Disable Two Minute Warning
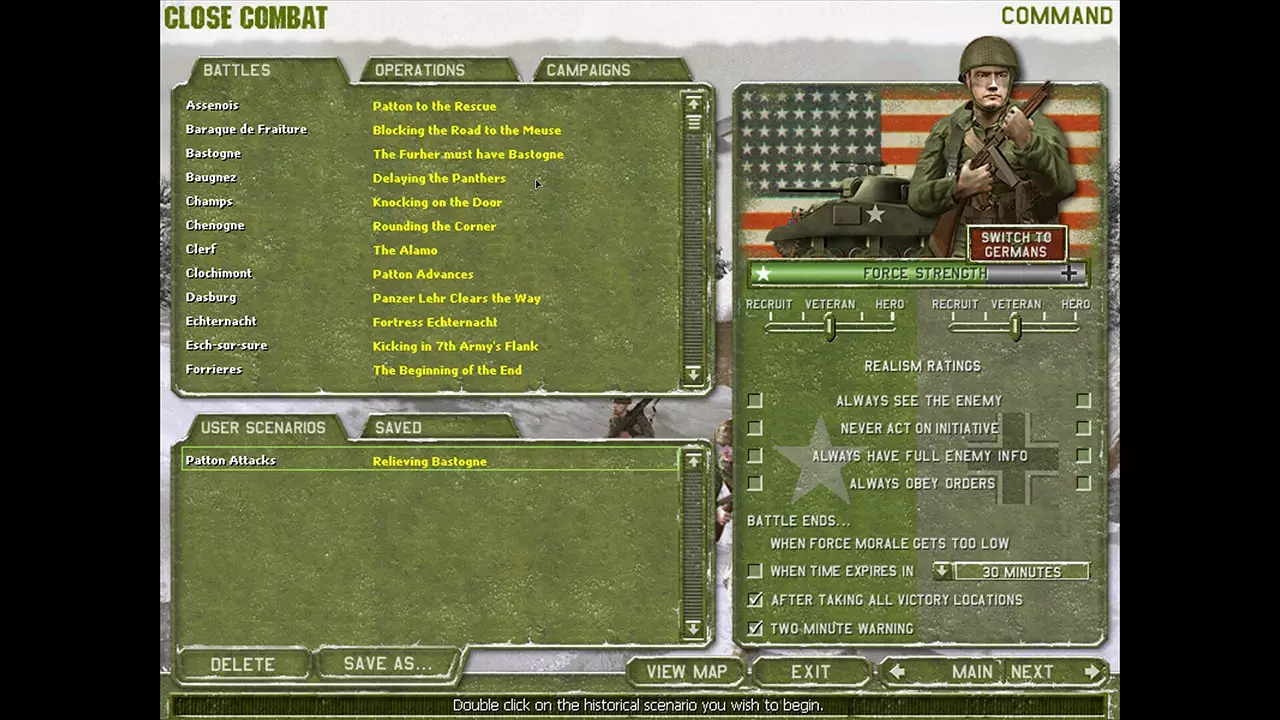Screen dimensions: 1280x720 (x=755, y=628)
